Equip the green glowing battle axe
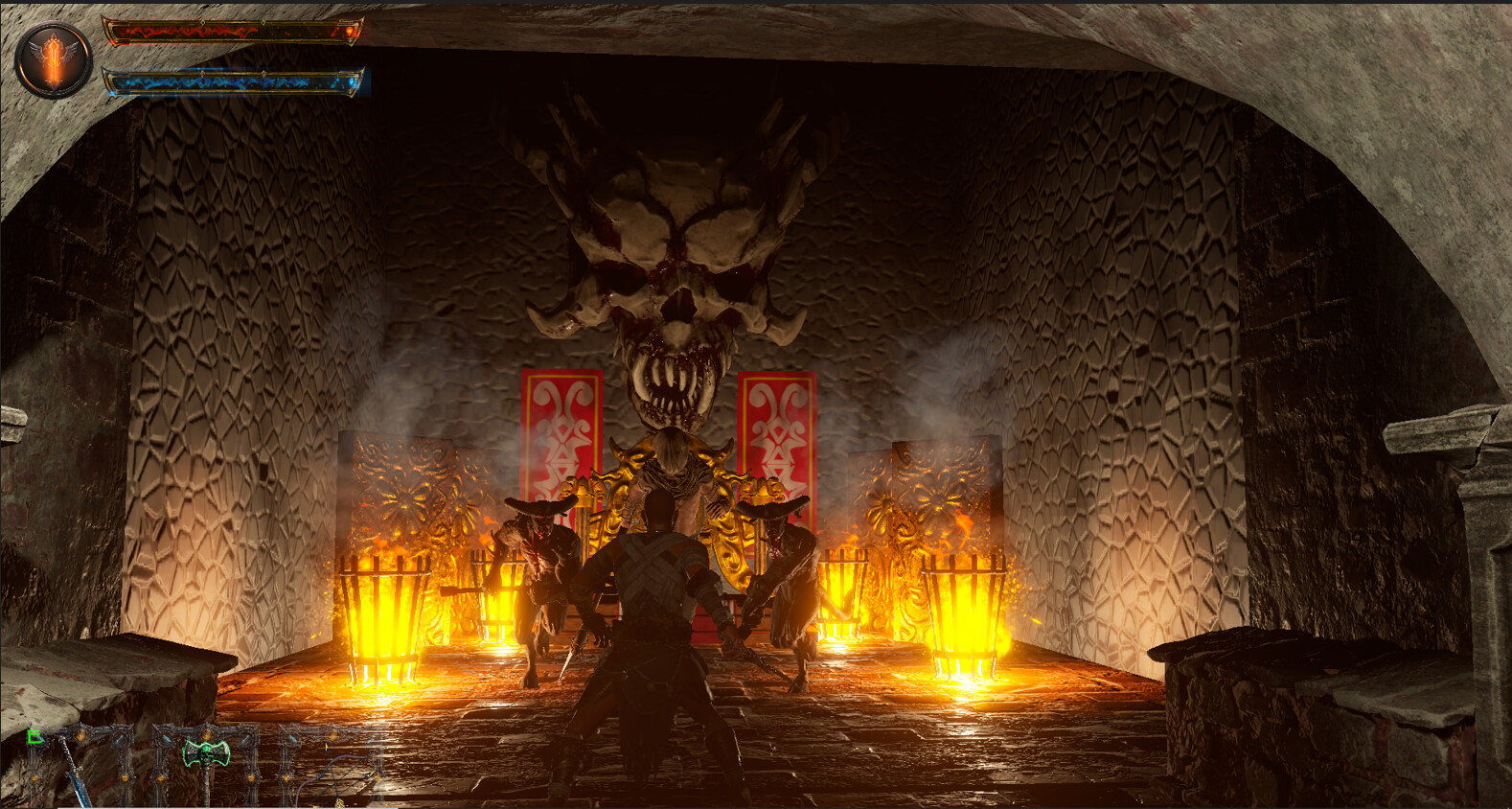 coord(207,755)
